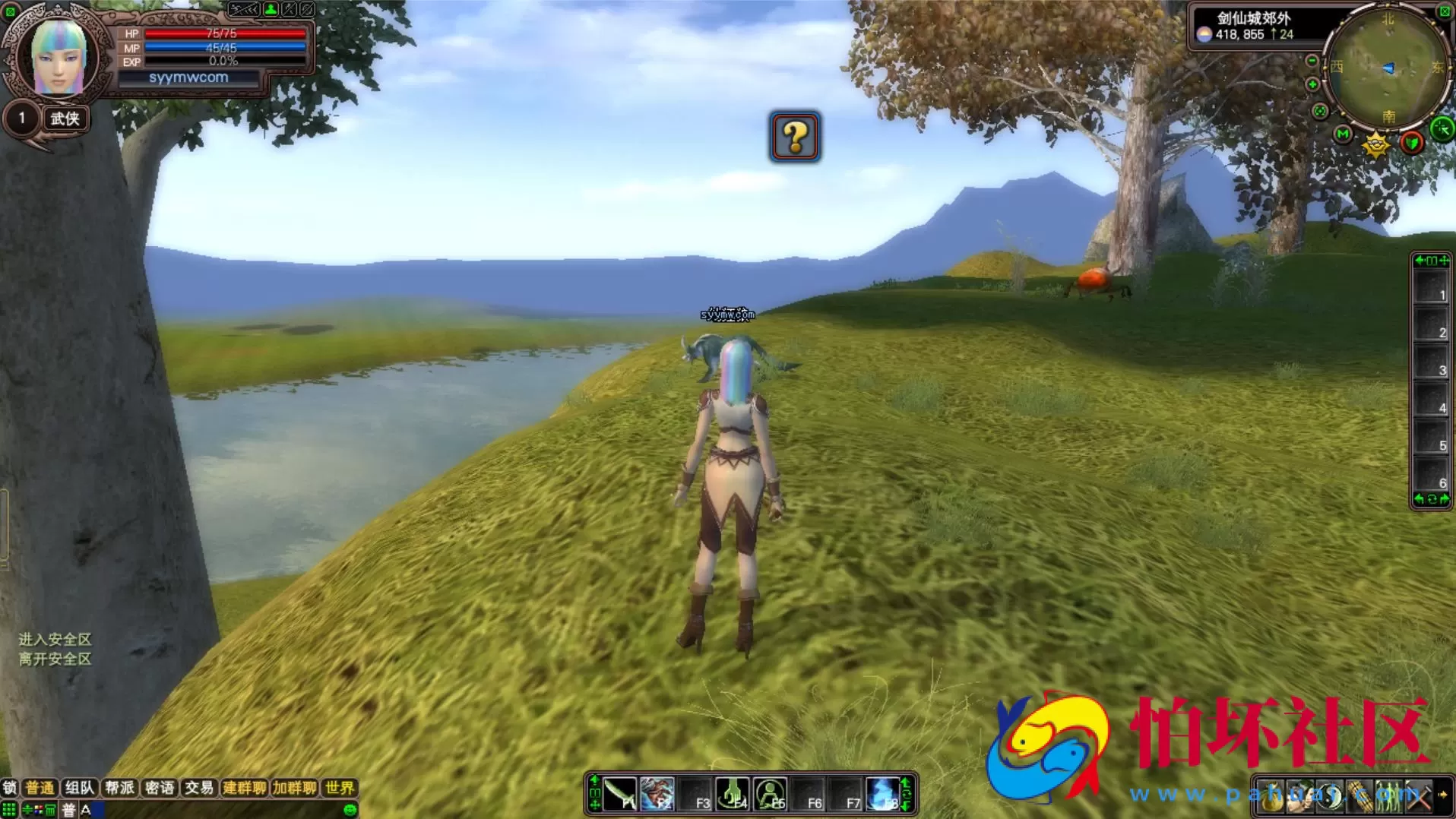Show the 世界 world chat channel
The image size is (1456, 819).
click(x=339, y=788)
